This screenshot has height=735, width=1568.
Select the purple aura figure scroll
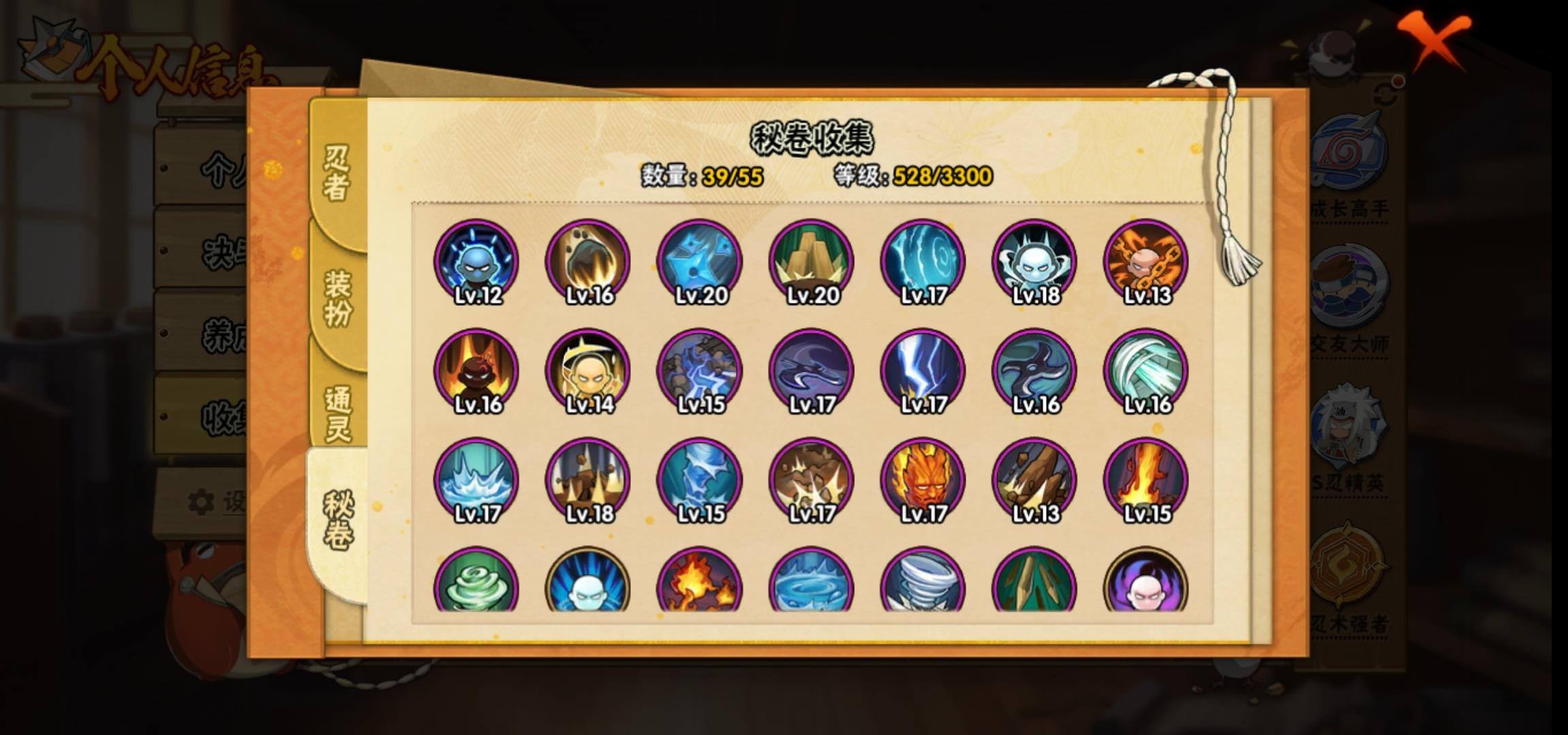tap(1146, 582)
